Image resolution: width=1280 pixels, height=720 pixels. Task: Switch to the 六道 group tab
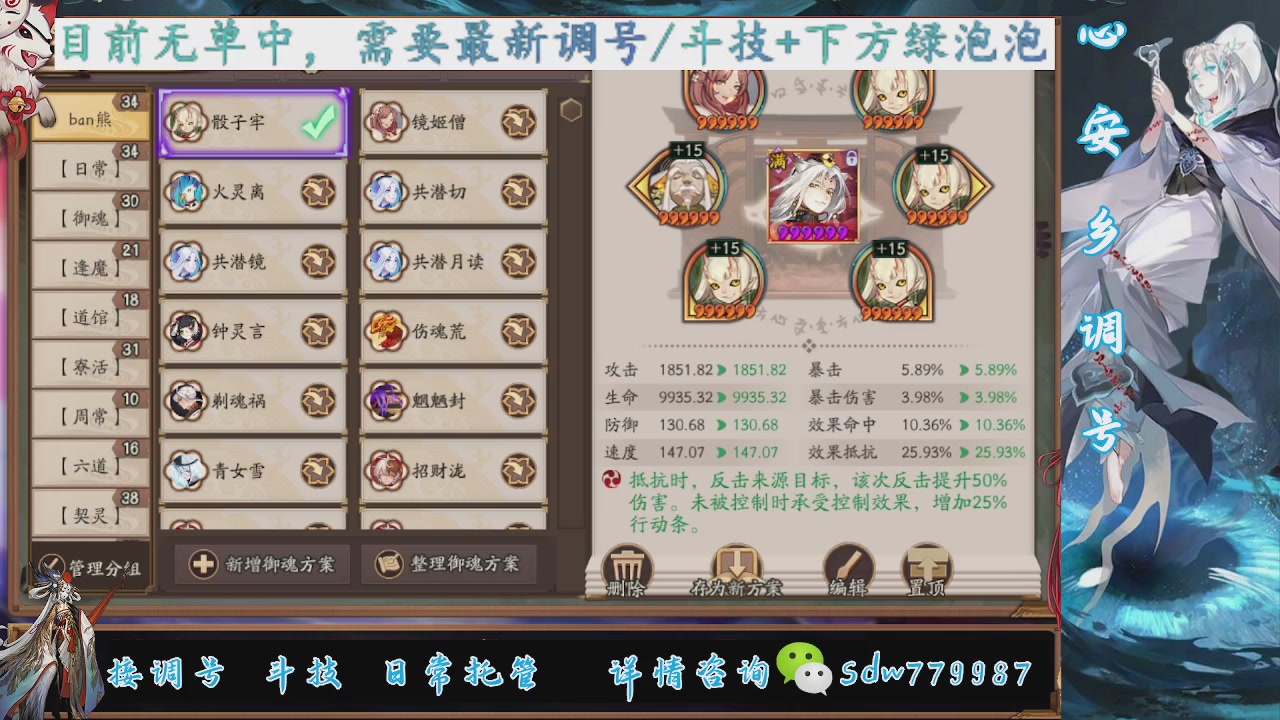pos(88,465)
